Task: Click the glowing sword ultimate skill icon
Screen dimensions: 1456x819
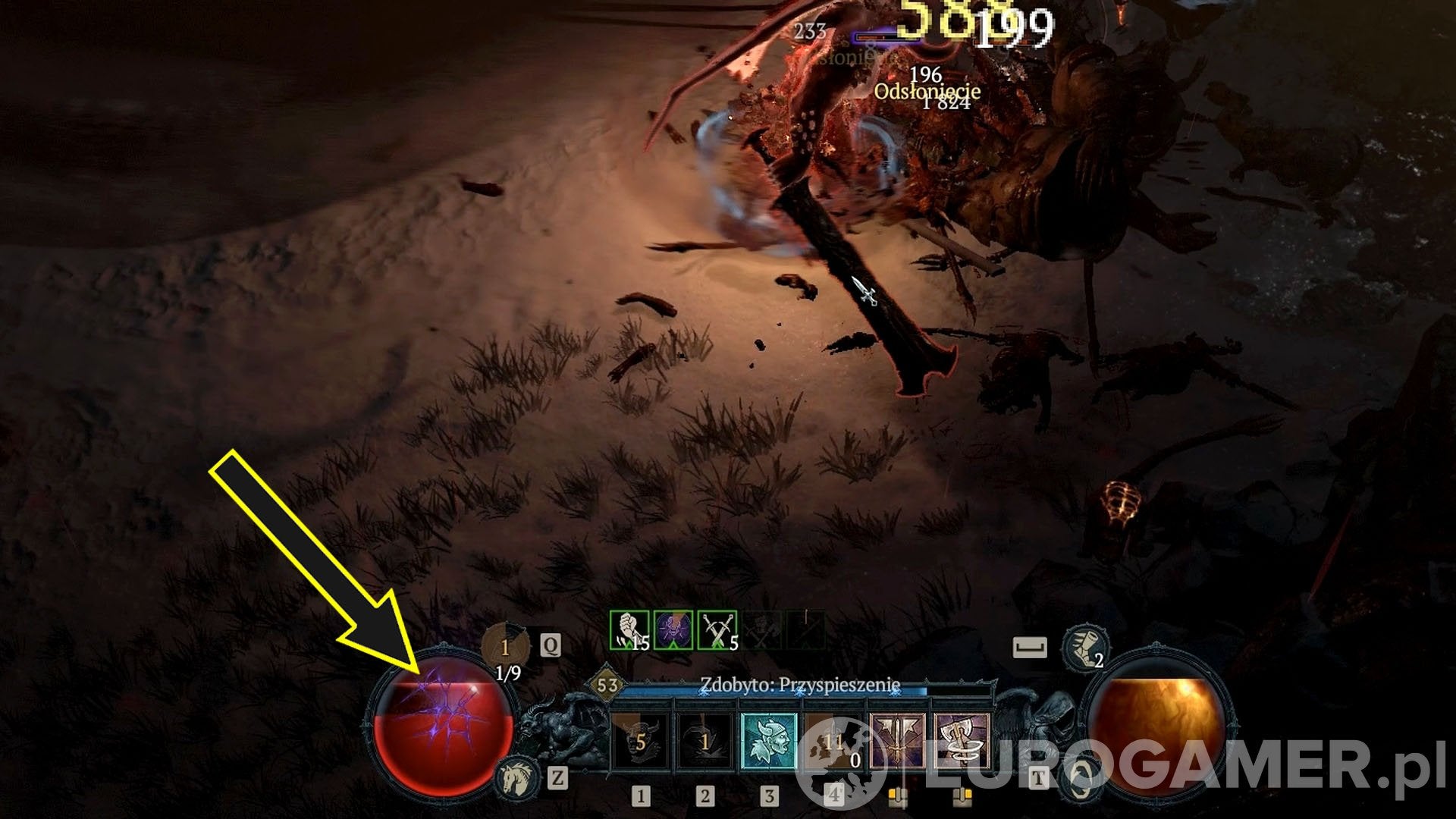Action: tap(899, 739)
